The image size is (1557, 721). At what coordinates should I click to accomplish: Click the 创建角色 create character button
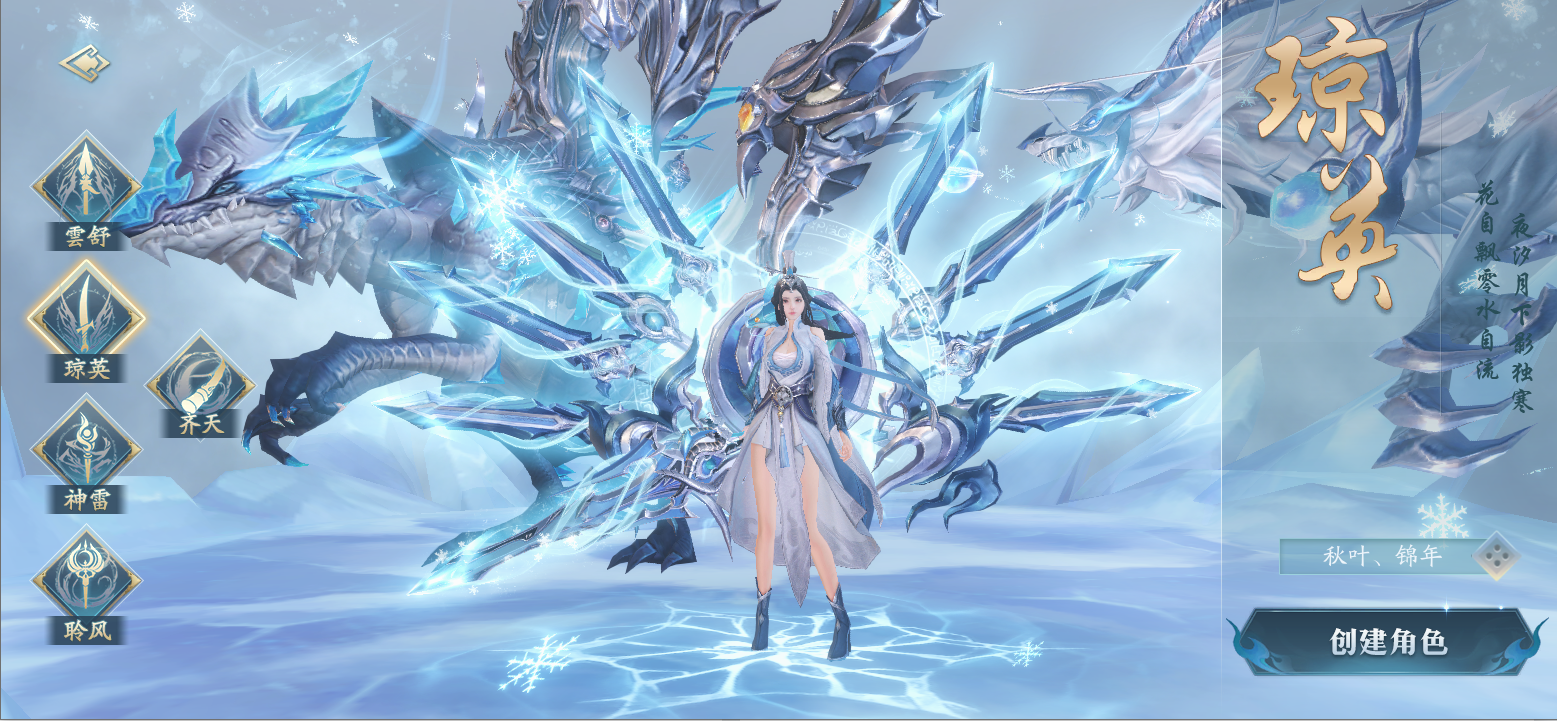coord(1388,641)
